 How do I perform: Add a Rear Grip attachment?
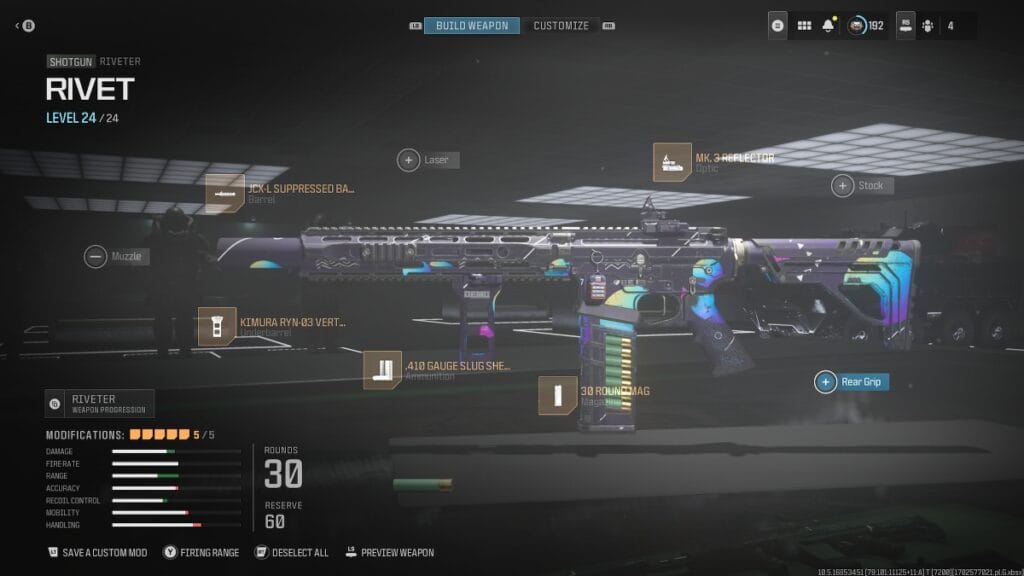pyautogui.click(x=826, y=381)
